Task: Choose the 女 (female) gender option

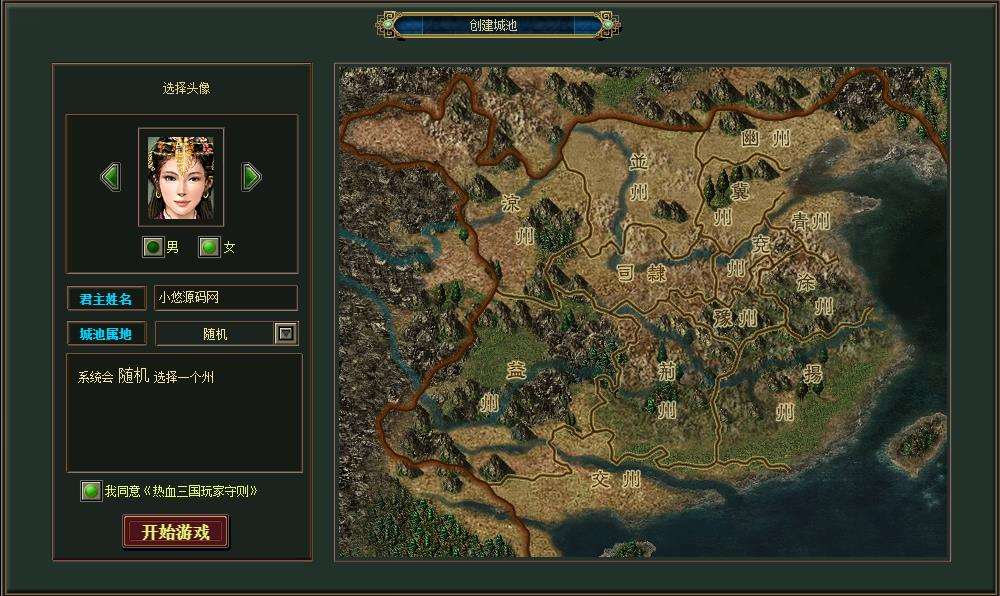Action: click(208, 247)
